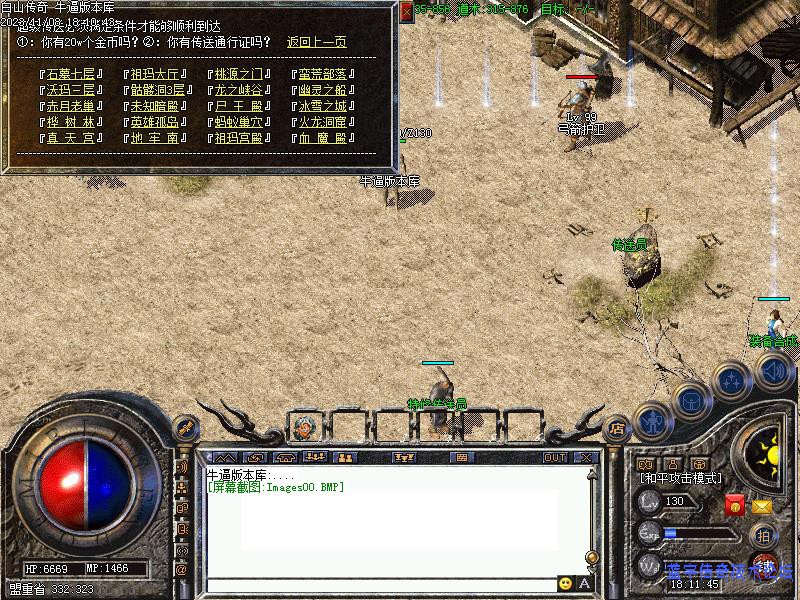This screenshot has height=600, width=800.
Task: Open the bag inventory round button
Action: (x=691, y=400)
